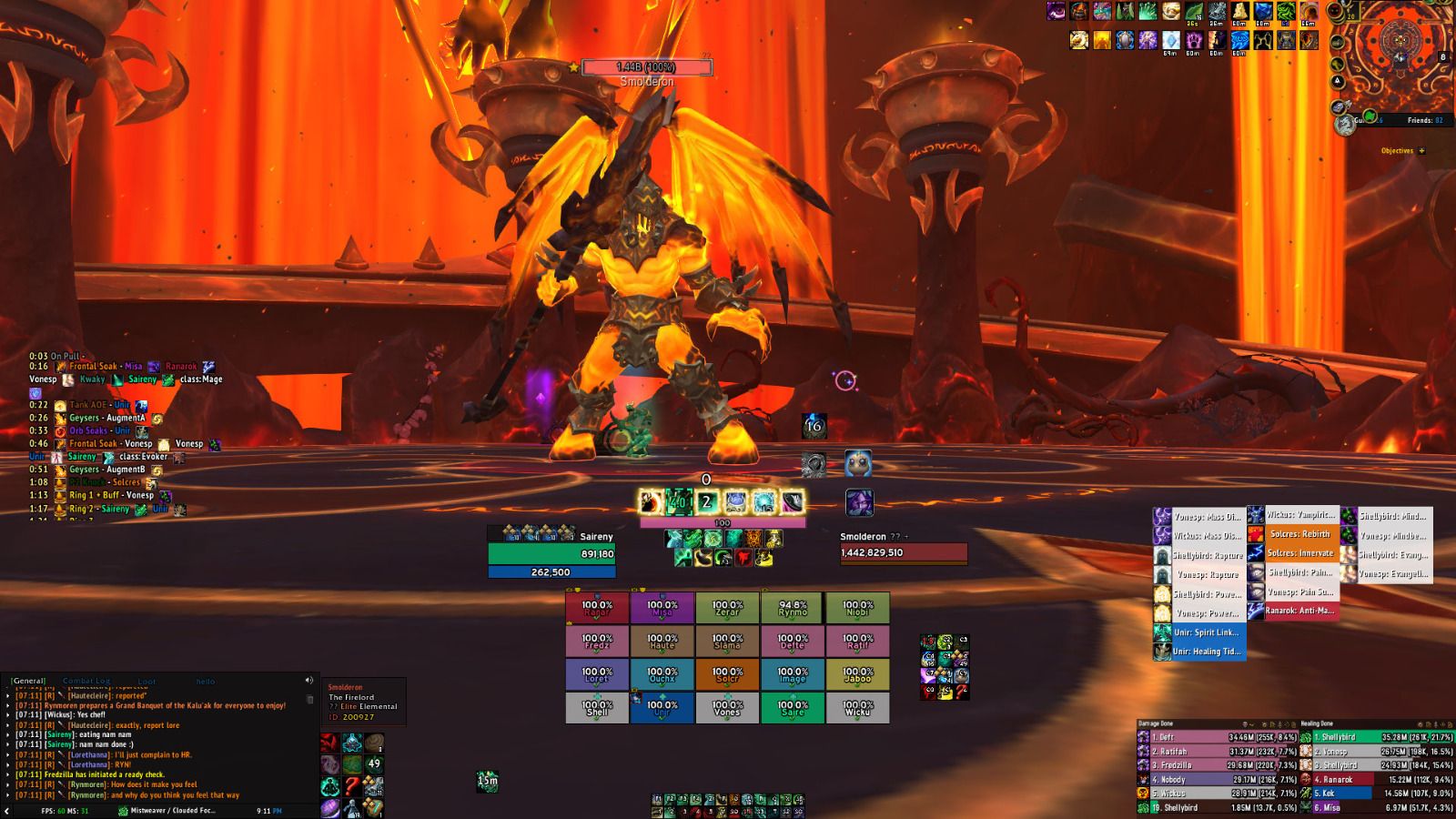The width and height of the screenshot is (1456, 819).
Task: Switch to the Combat Log chat tab
Action: (x=86, y=681)
